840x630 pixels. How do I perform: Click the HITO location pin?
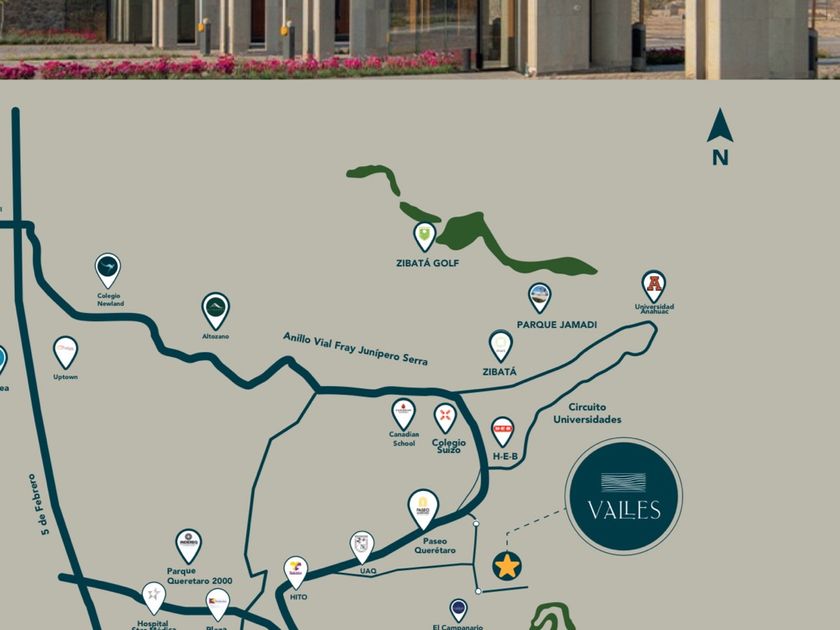pyautogui.click(x=296, y=571)
